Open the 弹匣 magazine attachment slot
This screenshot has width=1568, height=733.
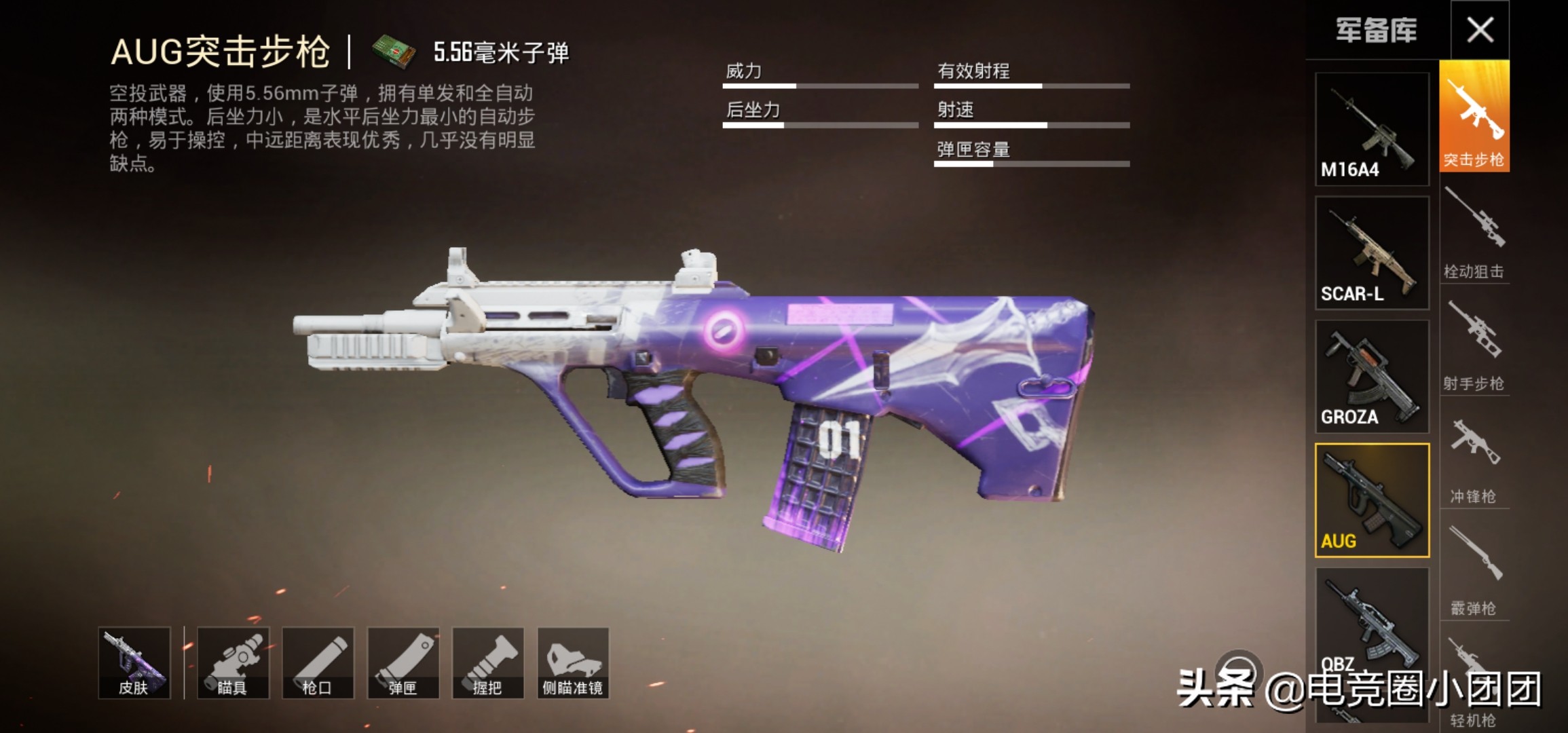[403, 662]
